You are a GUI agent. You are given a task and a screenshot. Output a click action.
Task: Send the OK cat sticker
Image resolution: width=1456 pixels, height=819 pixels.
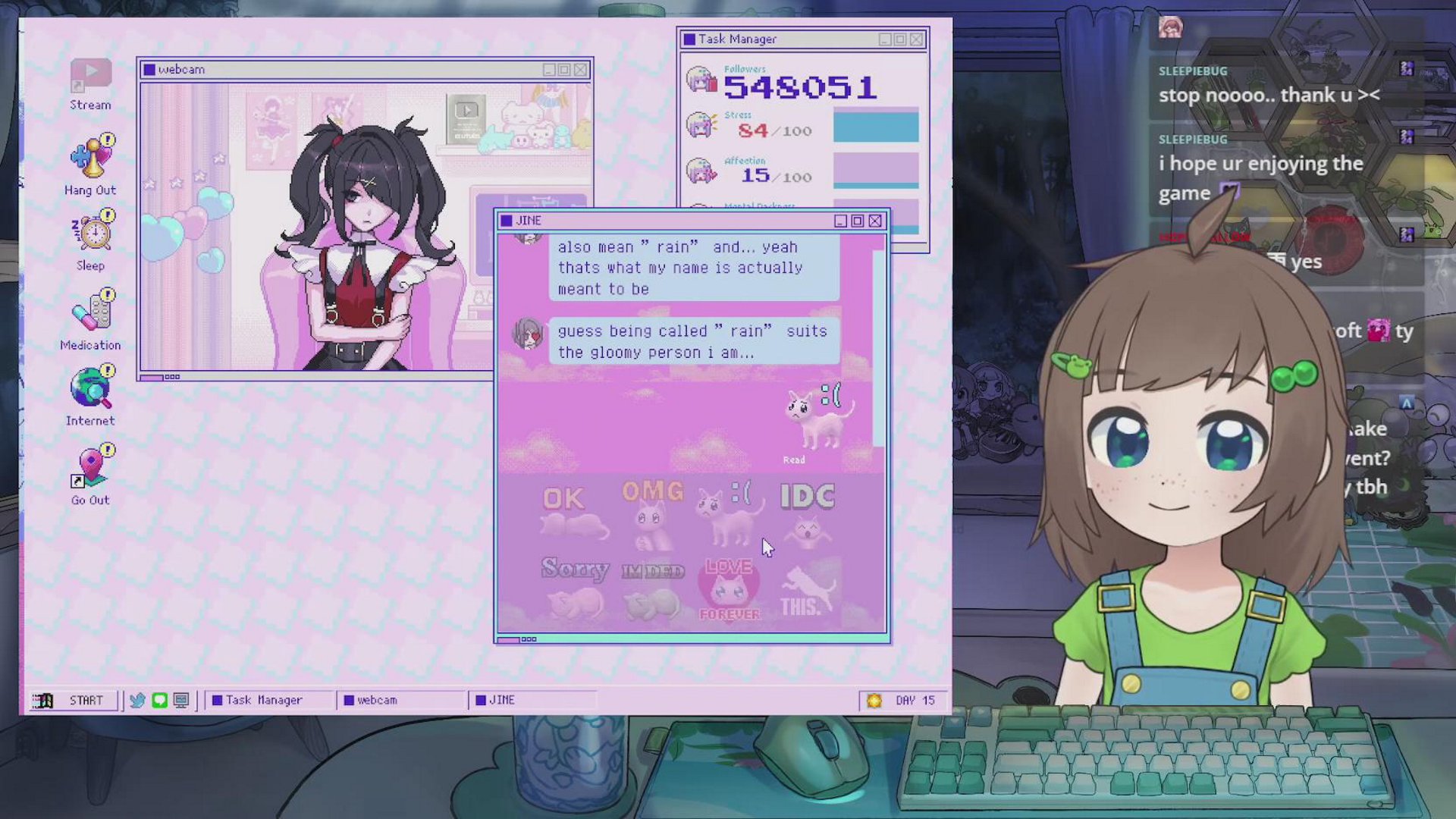[572, 513]
